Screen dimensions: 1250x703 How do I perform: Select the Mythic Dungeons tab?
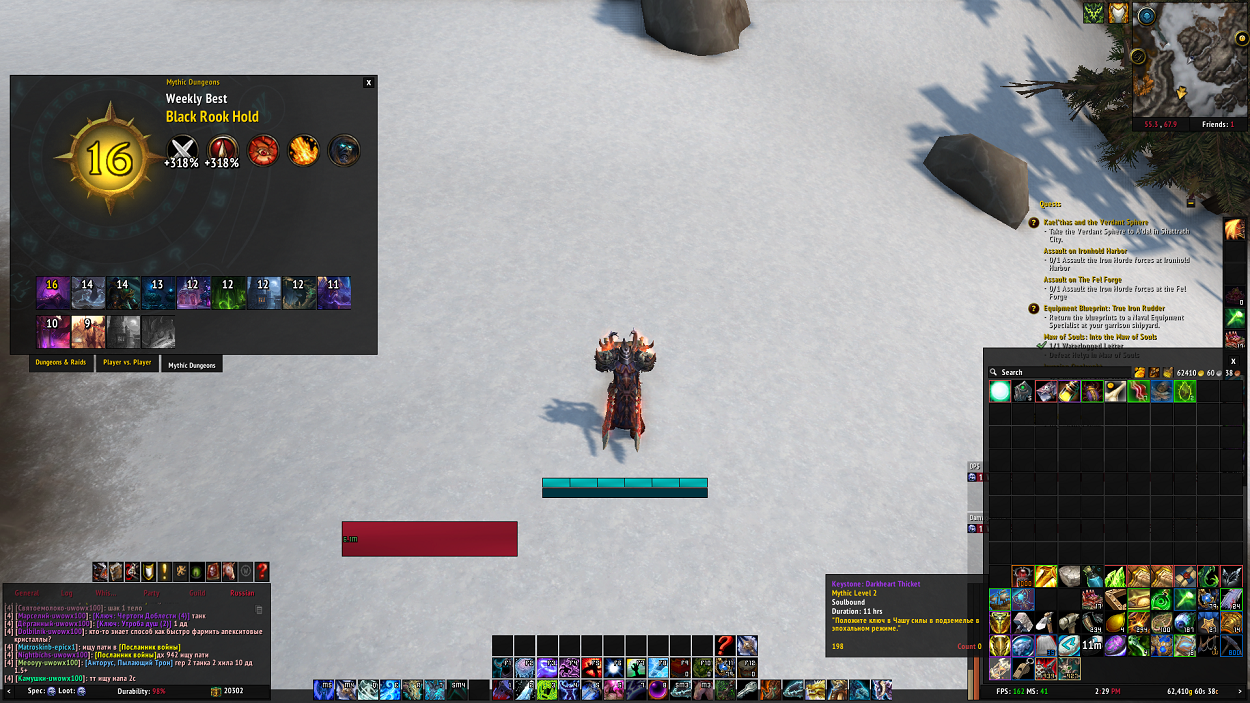(191, 365)
